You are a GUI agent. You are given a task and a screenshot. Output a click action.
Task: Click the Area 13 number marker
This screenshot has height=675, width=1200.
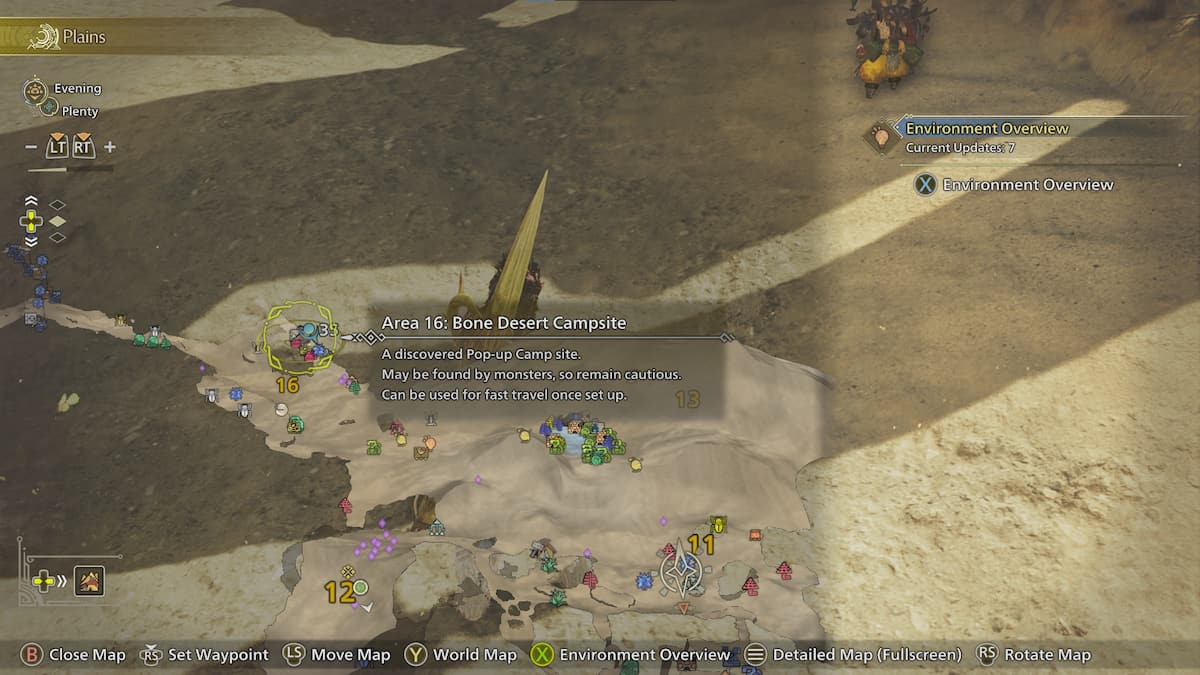click(688, 400)
